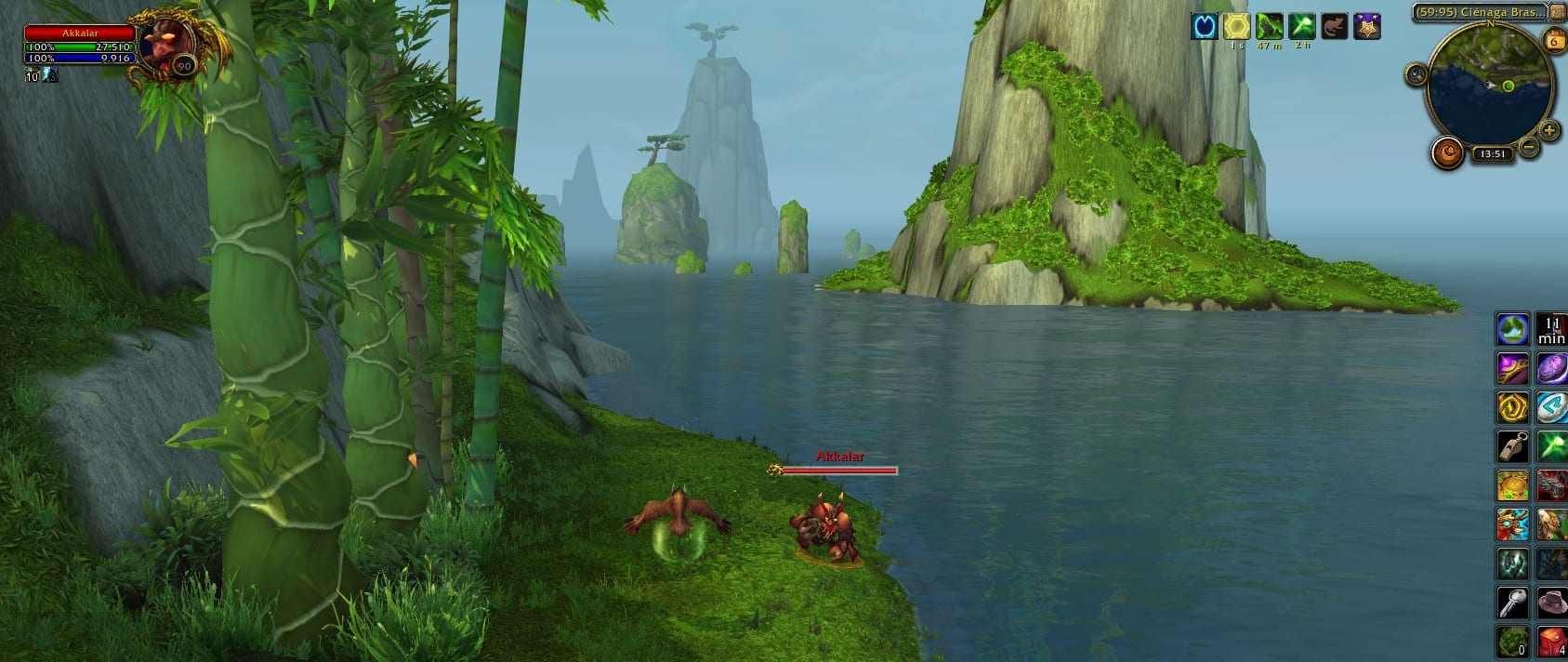Select the gold star buff icon

[1366, 26]
